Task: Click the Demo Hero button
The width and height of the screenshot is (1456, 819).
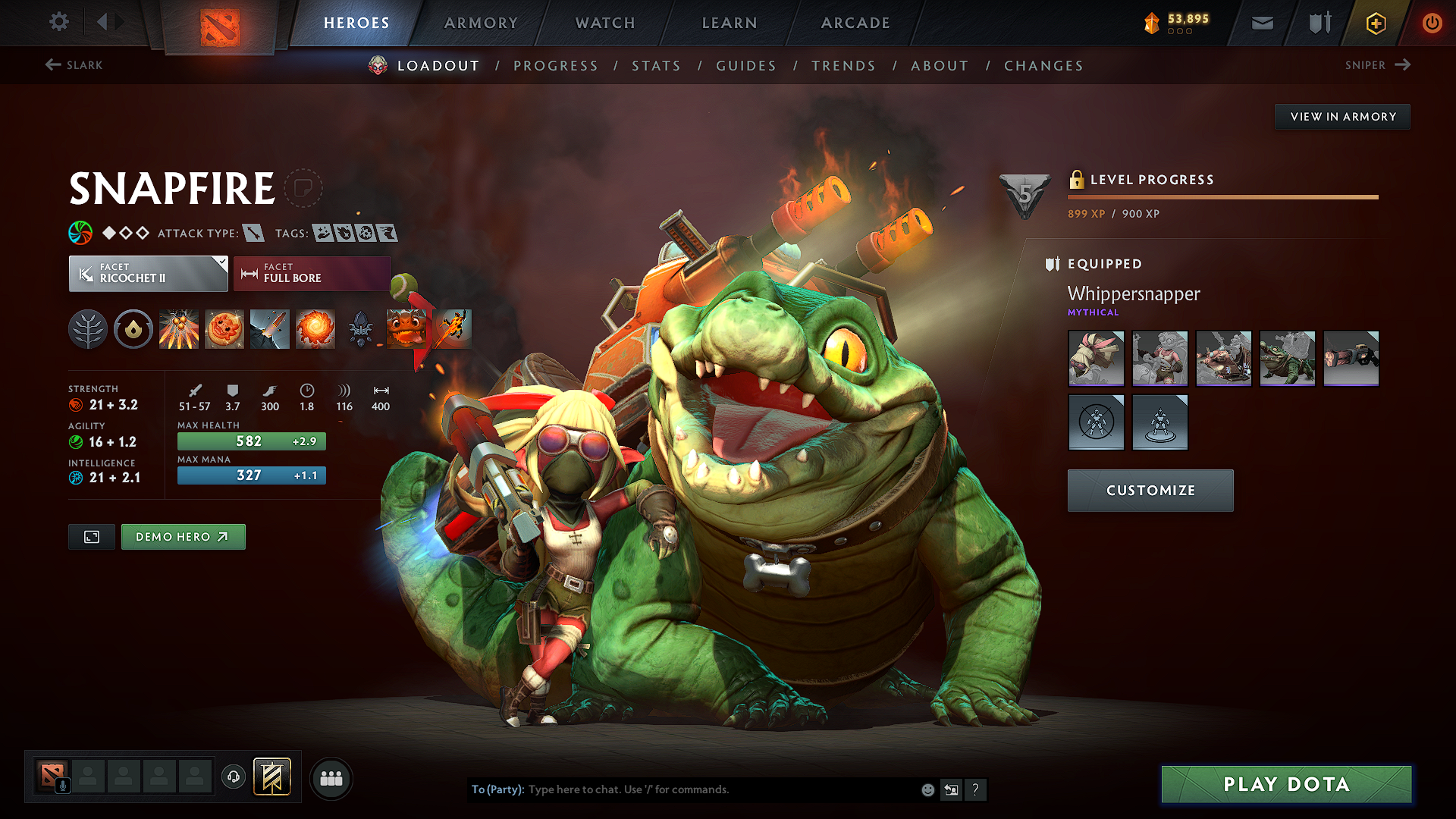Action: (183, 536)
